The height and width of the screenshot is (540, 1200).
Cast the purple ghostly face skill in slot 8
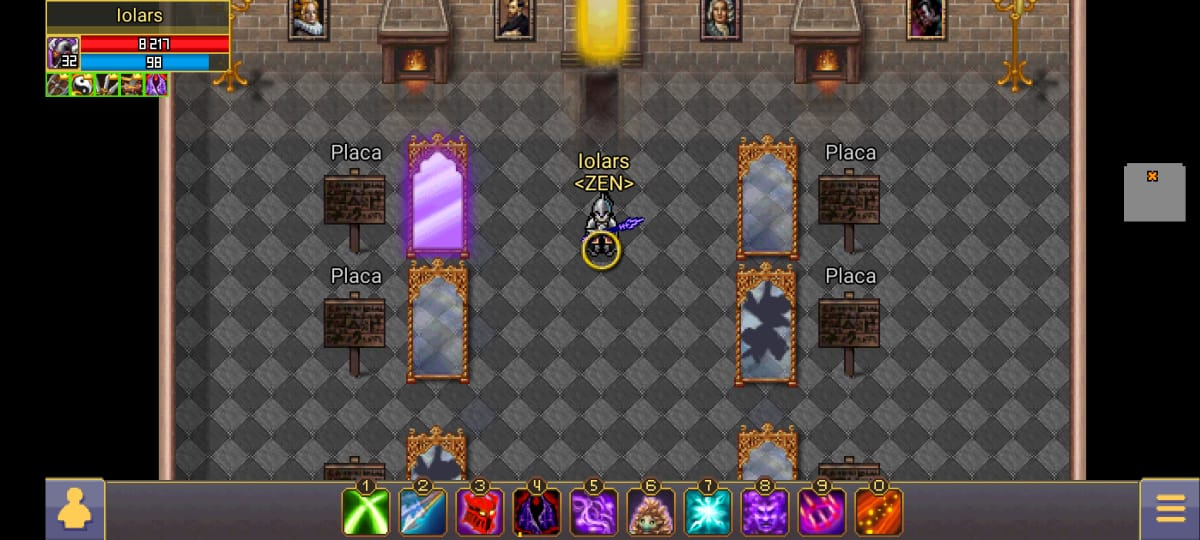(x=765, y=512)
